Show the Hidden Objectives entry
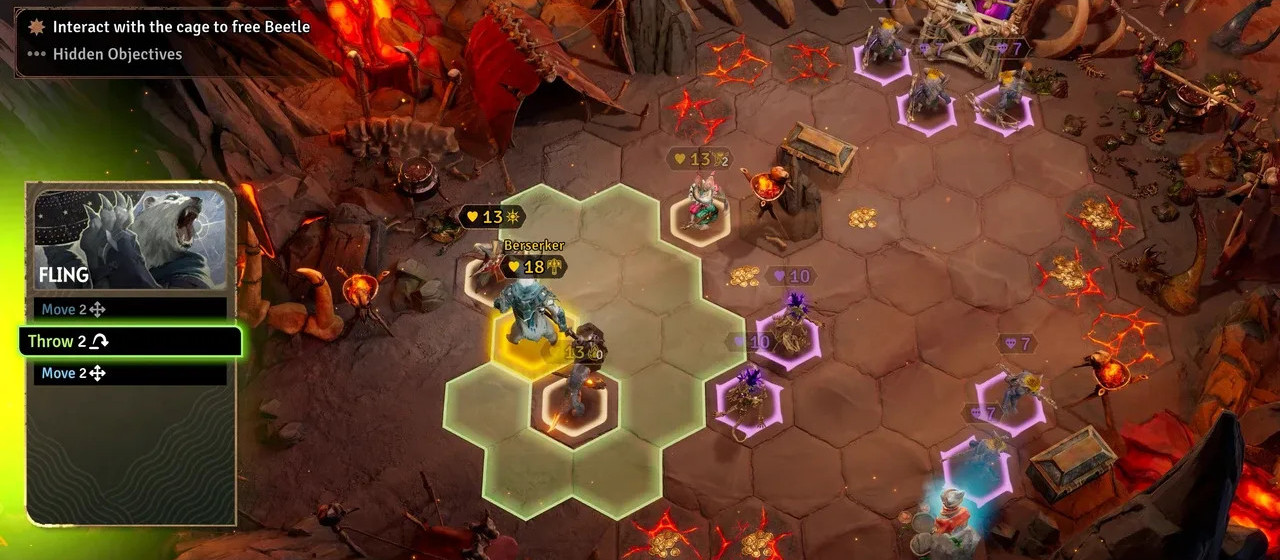The height and width of the screenshot is (560, 1280). tap(117, 54)
